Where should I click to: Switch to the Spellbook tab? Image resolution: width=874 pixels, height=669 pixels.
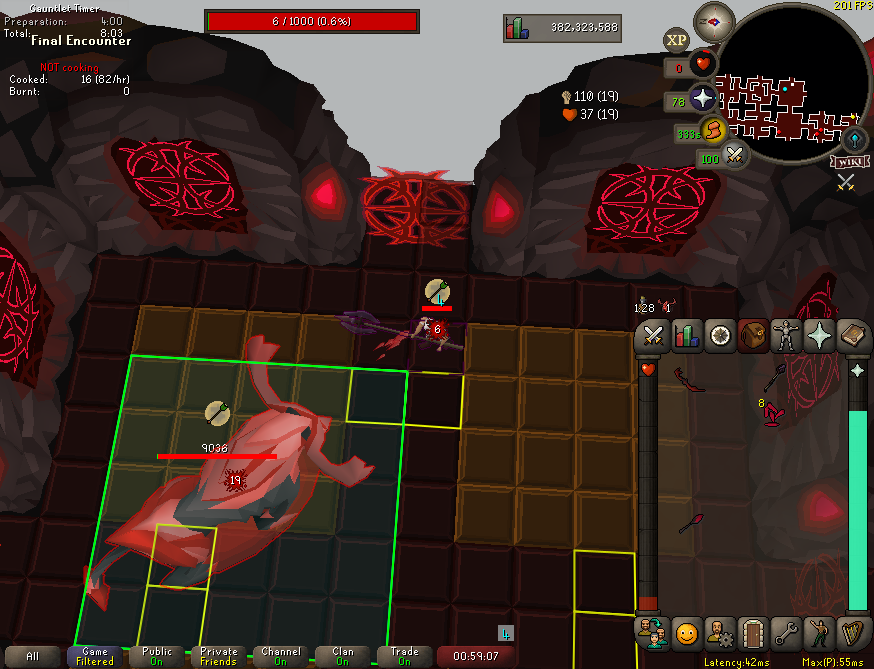[852, 336]
